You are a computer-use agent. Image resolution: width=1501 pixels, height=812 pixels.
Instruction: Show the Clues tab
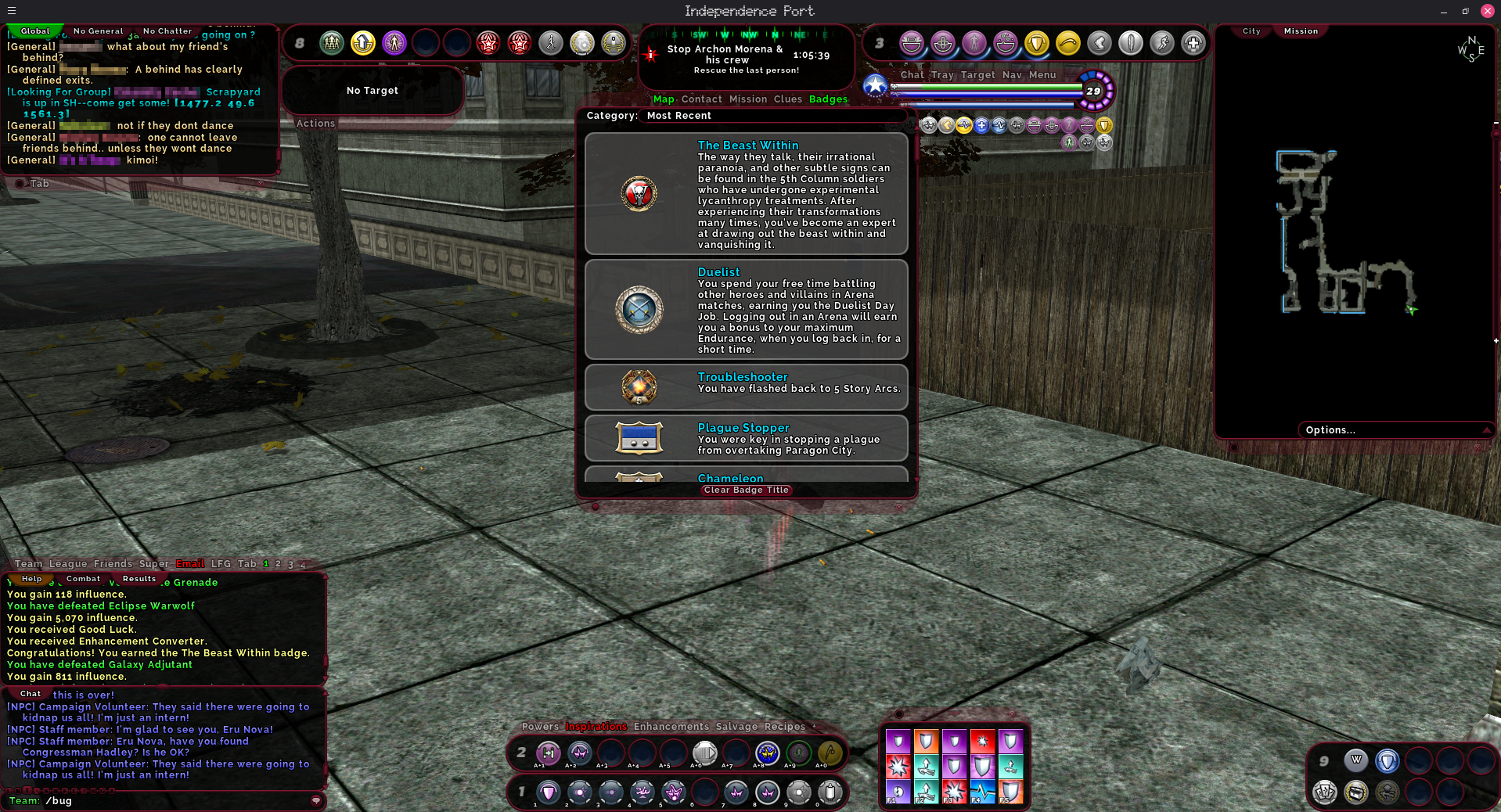tap(787, 99)
